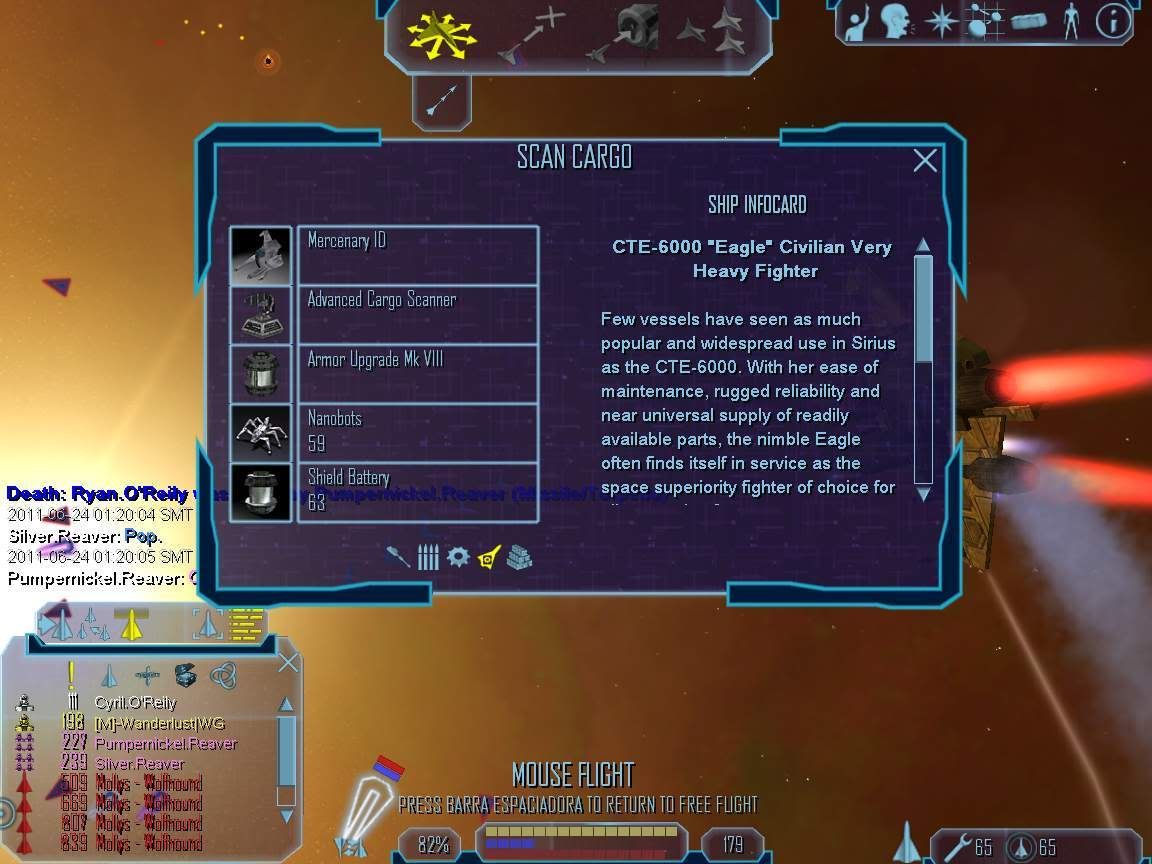Select the Mercenary ID cargo row
The width and height of the screenshot is (1152, 864).
click(x=418, y=255)
